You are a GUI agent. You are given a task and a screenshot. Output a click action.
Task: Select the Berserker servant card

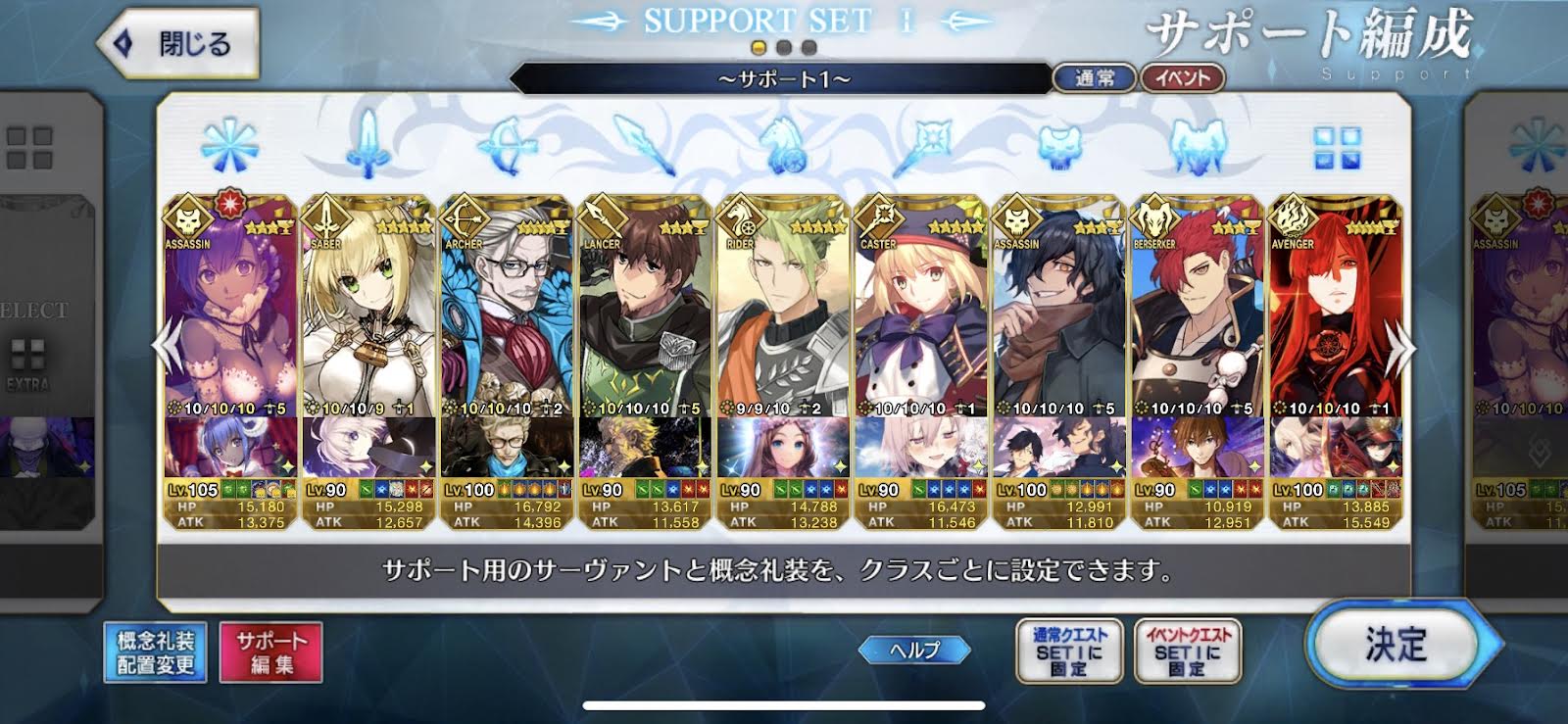[x=1197, y=323]
